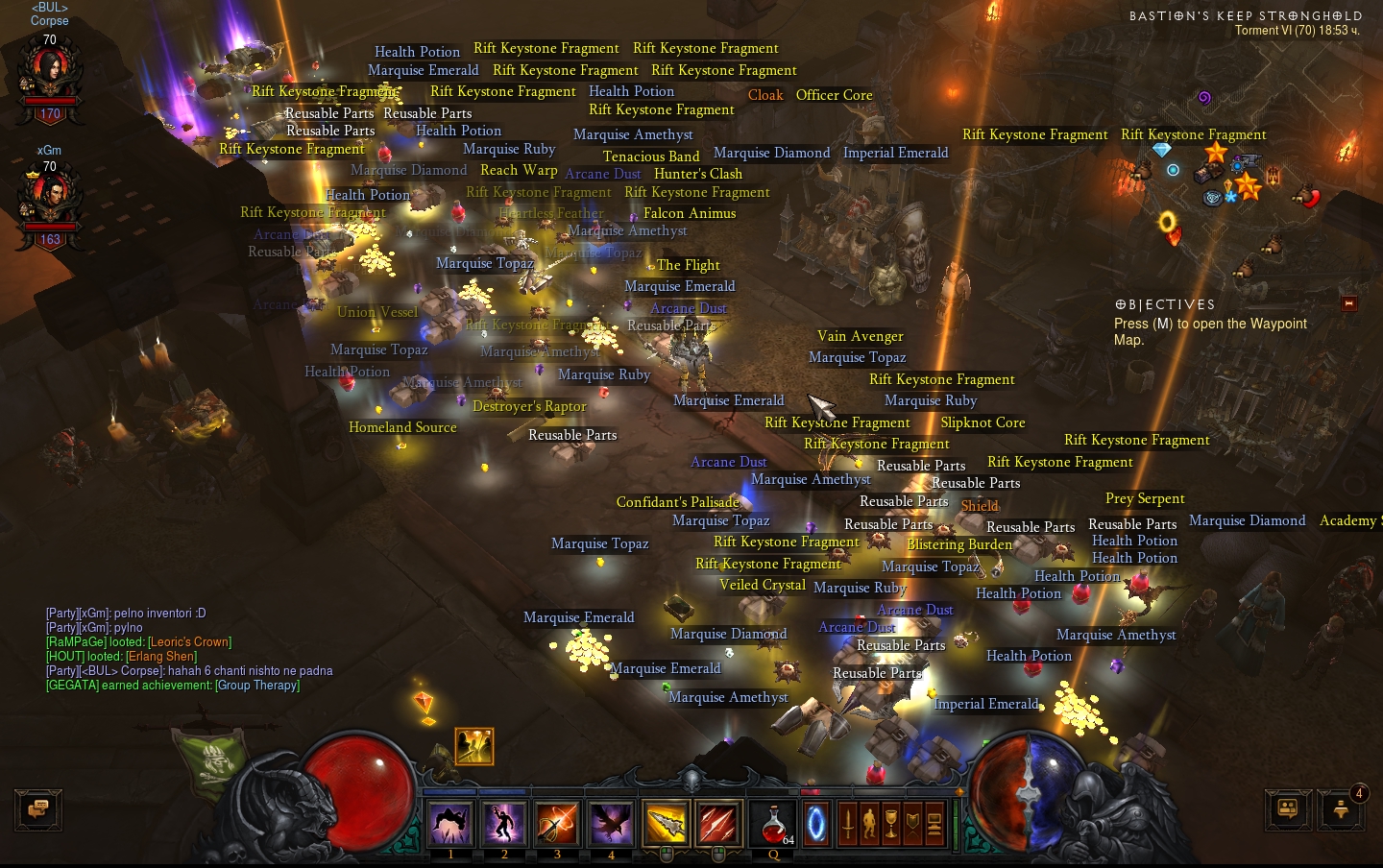Open the Skills menu figure button
The height and width of the screenshot is (868, 1383).
tap(869, 823)
